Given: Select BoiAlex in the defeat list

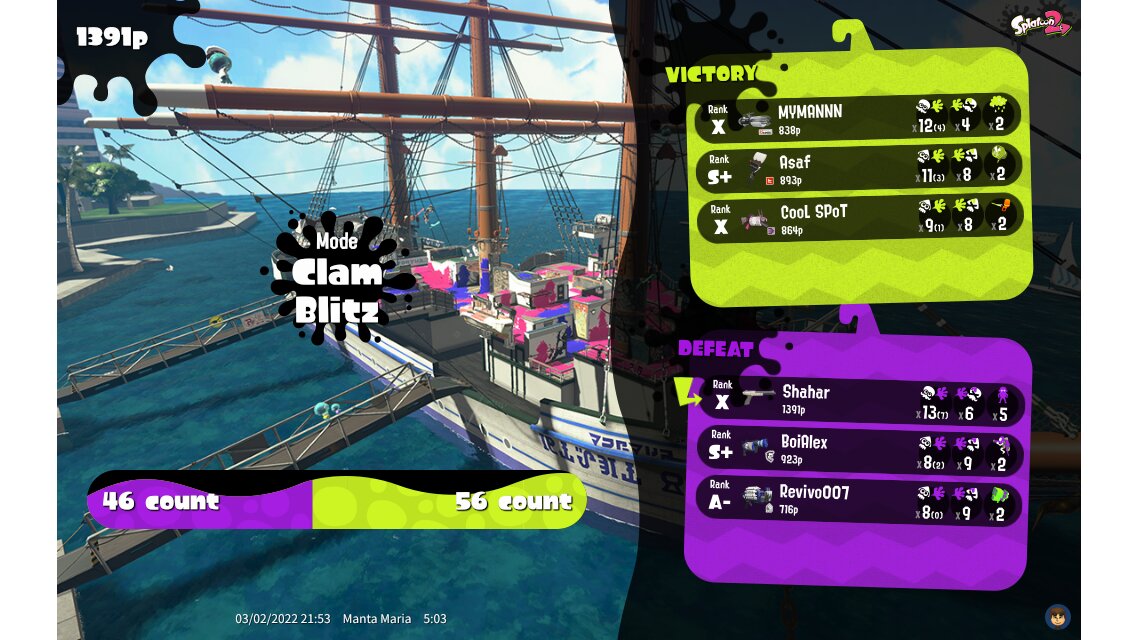Looking at the screenshot, I should (858, 449).
